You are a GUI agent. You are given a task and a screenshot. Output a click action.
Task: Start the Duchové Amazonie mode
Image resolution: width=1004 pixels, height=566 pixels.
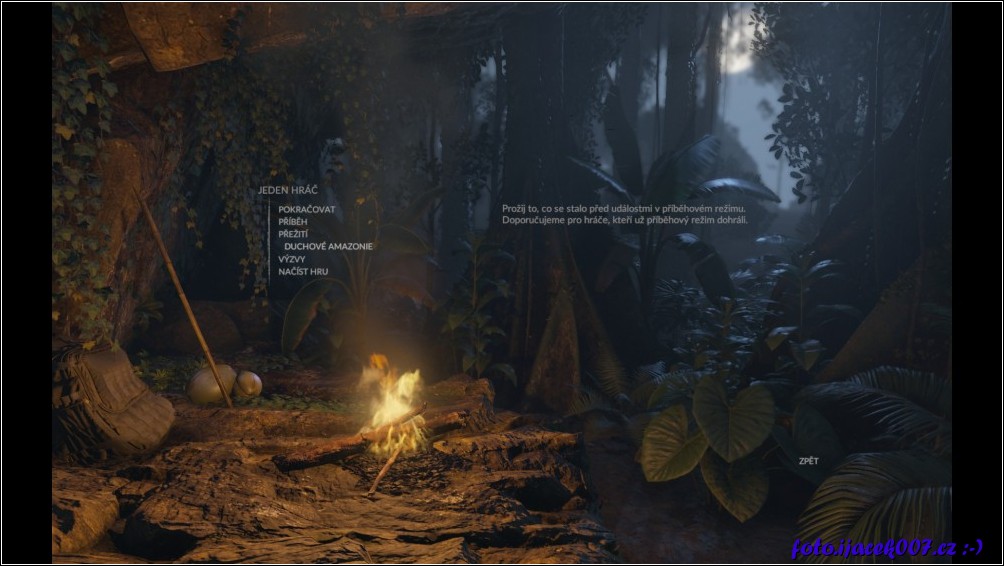click(328, 246)
